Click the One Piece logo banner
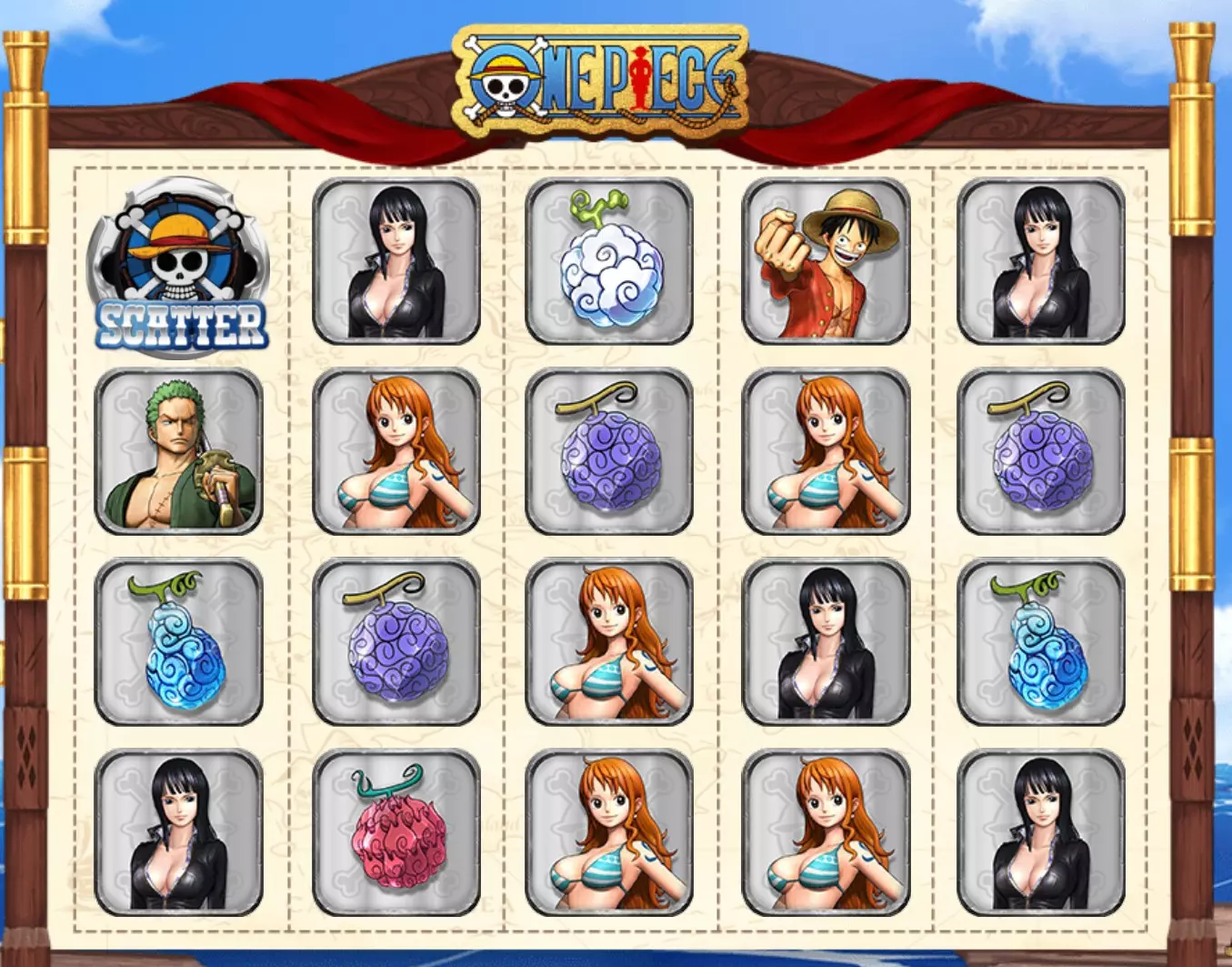This screenshot has height=967, width=1232. pyautogui.click(x=601, y=80)
